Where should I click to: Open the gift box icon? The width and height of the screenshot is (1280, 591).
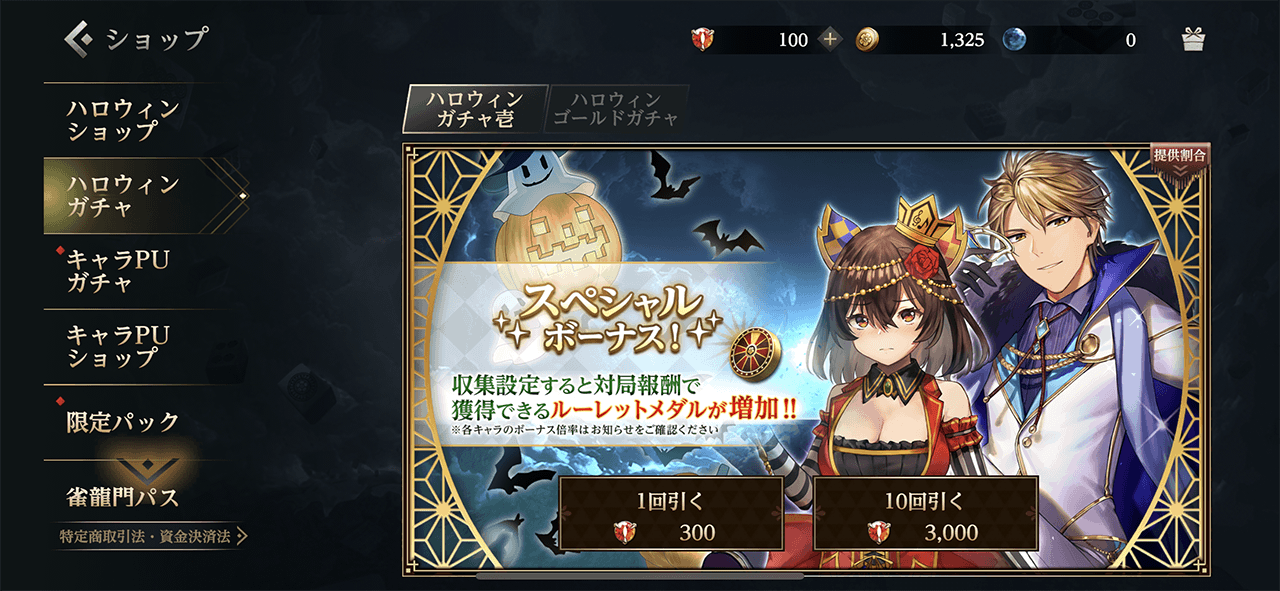click(x=1193, y=40)
